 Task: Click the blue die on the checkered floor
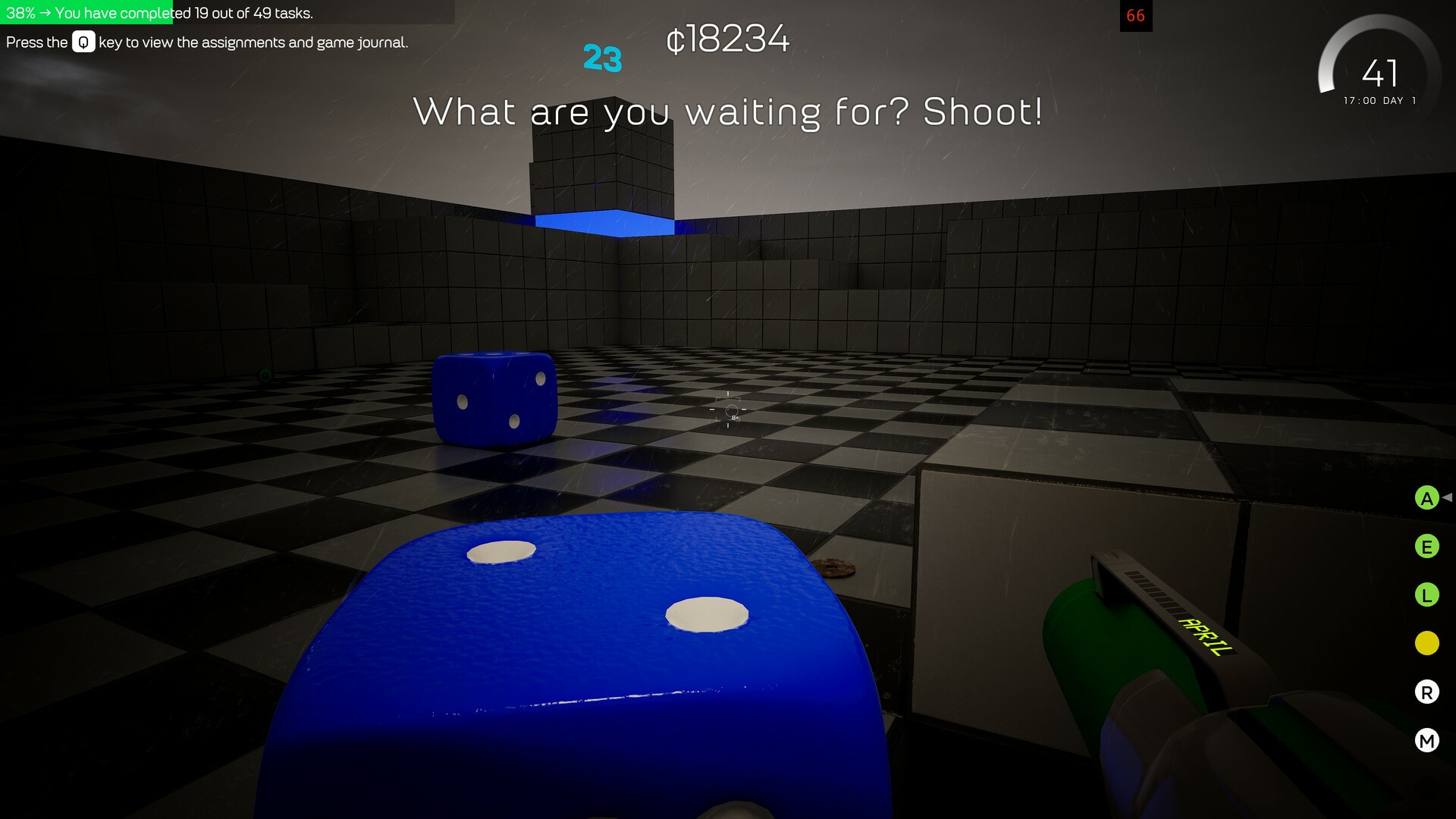tap(493, 398)
